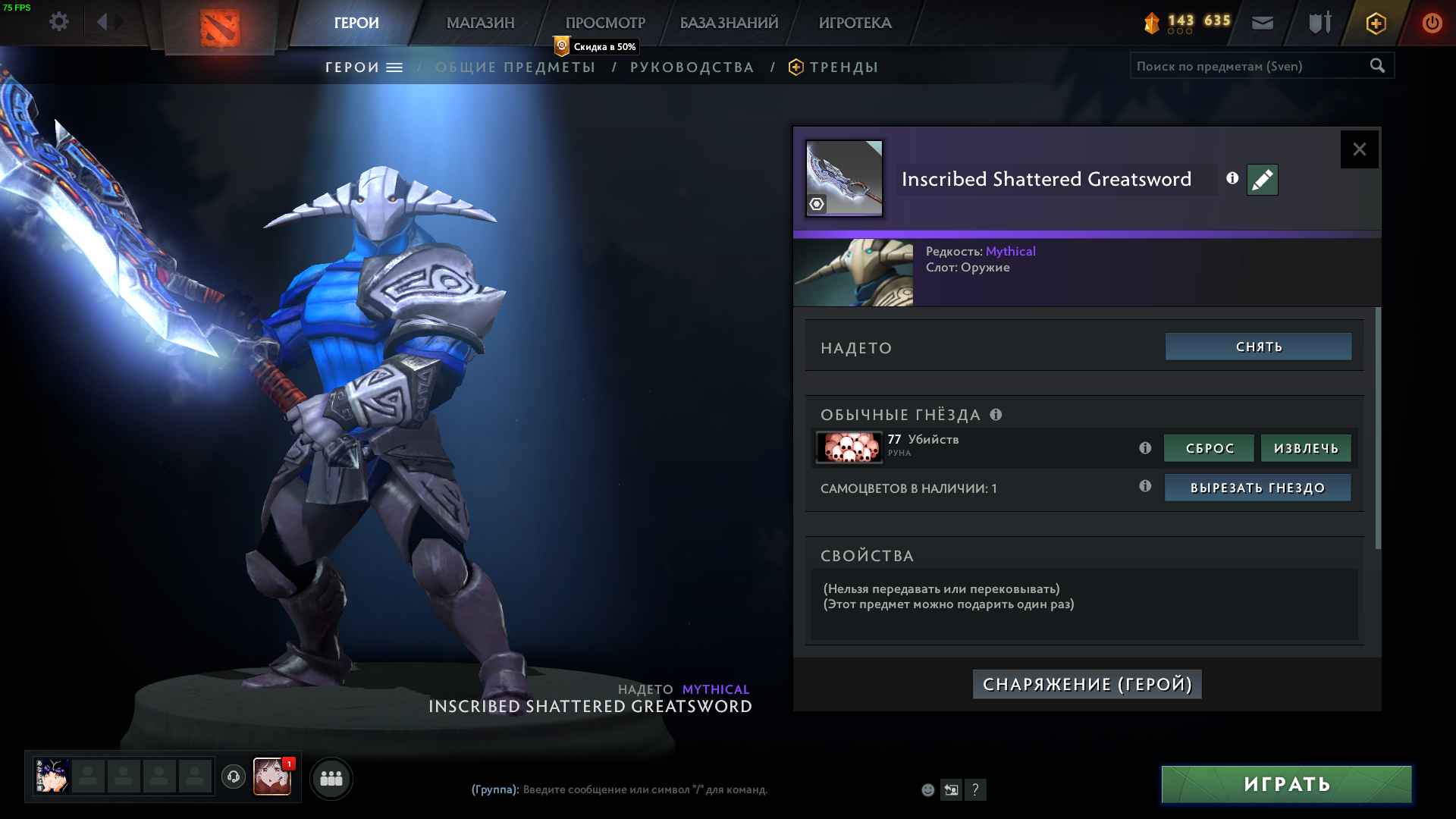Open the help question mark icon
1456x819 pixels.
[976, 790]
